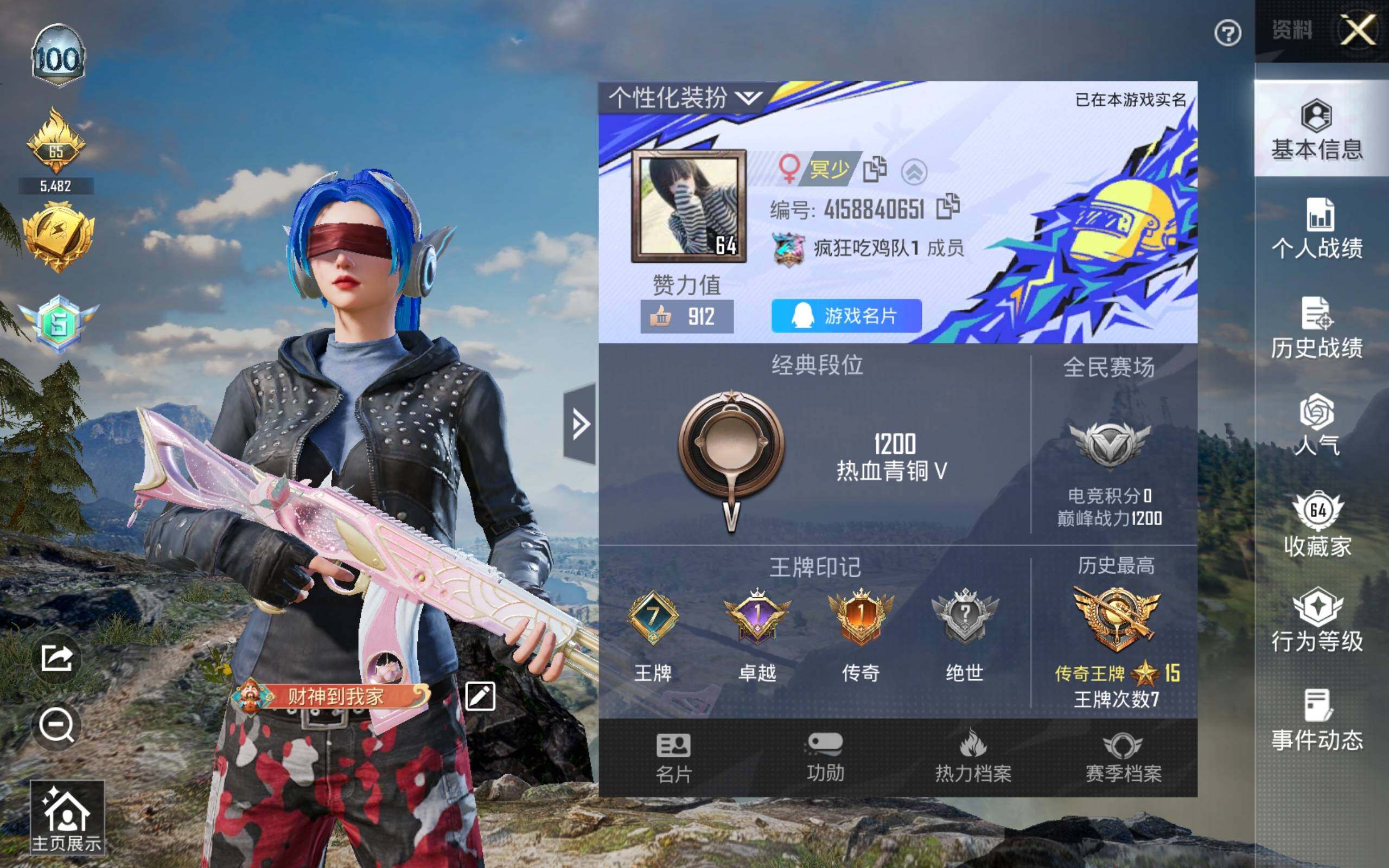
Task: Collapse the panel with the arrow handle
Action: coord(579,424)
